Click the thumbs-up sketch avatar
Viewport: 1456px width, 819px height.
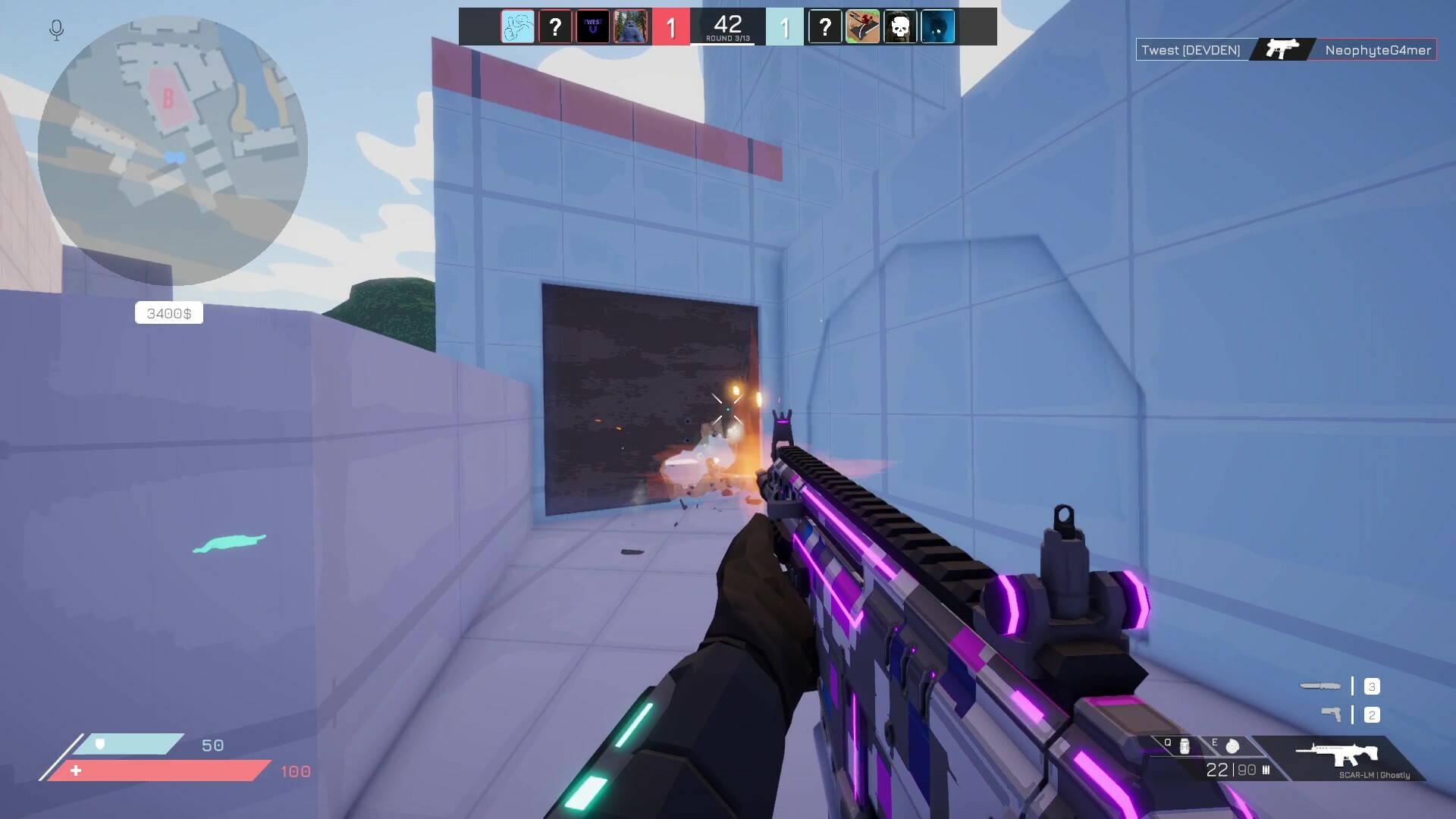[518, 27]
